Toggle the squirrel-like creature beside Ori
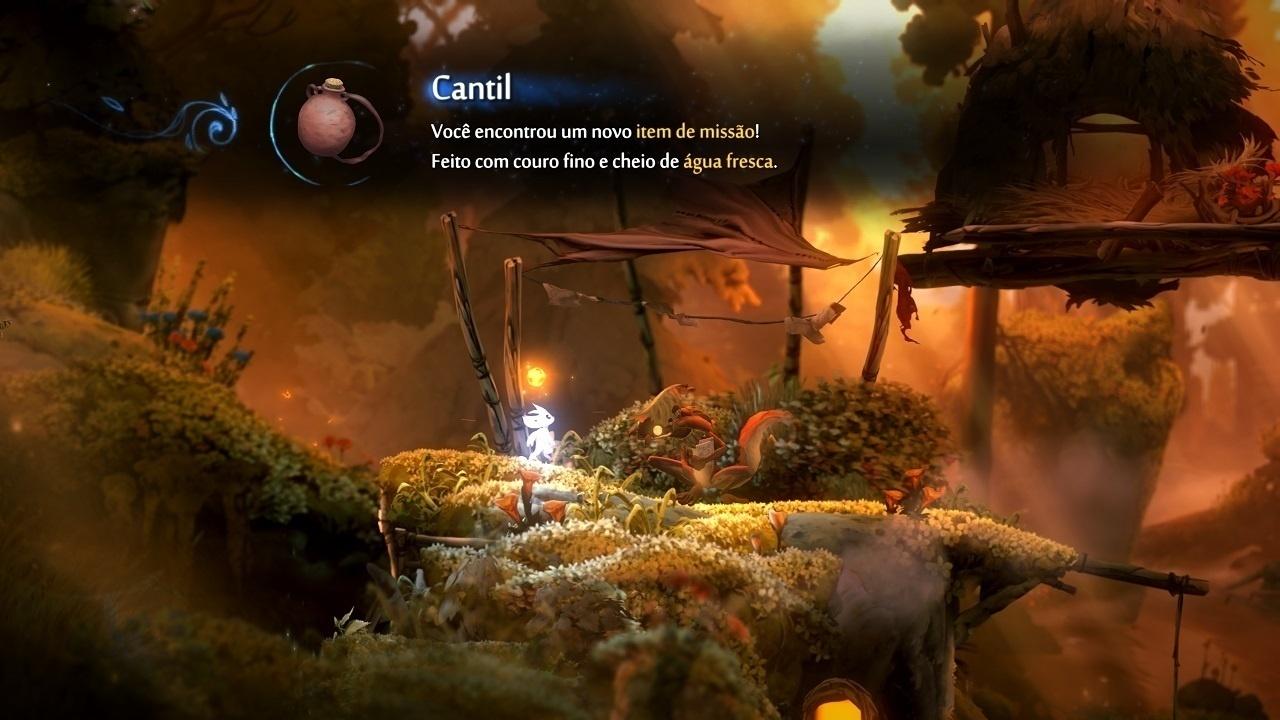Image resolution: width=1280 pixels, height=720 pixels. 690,440
